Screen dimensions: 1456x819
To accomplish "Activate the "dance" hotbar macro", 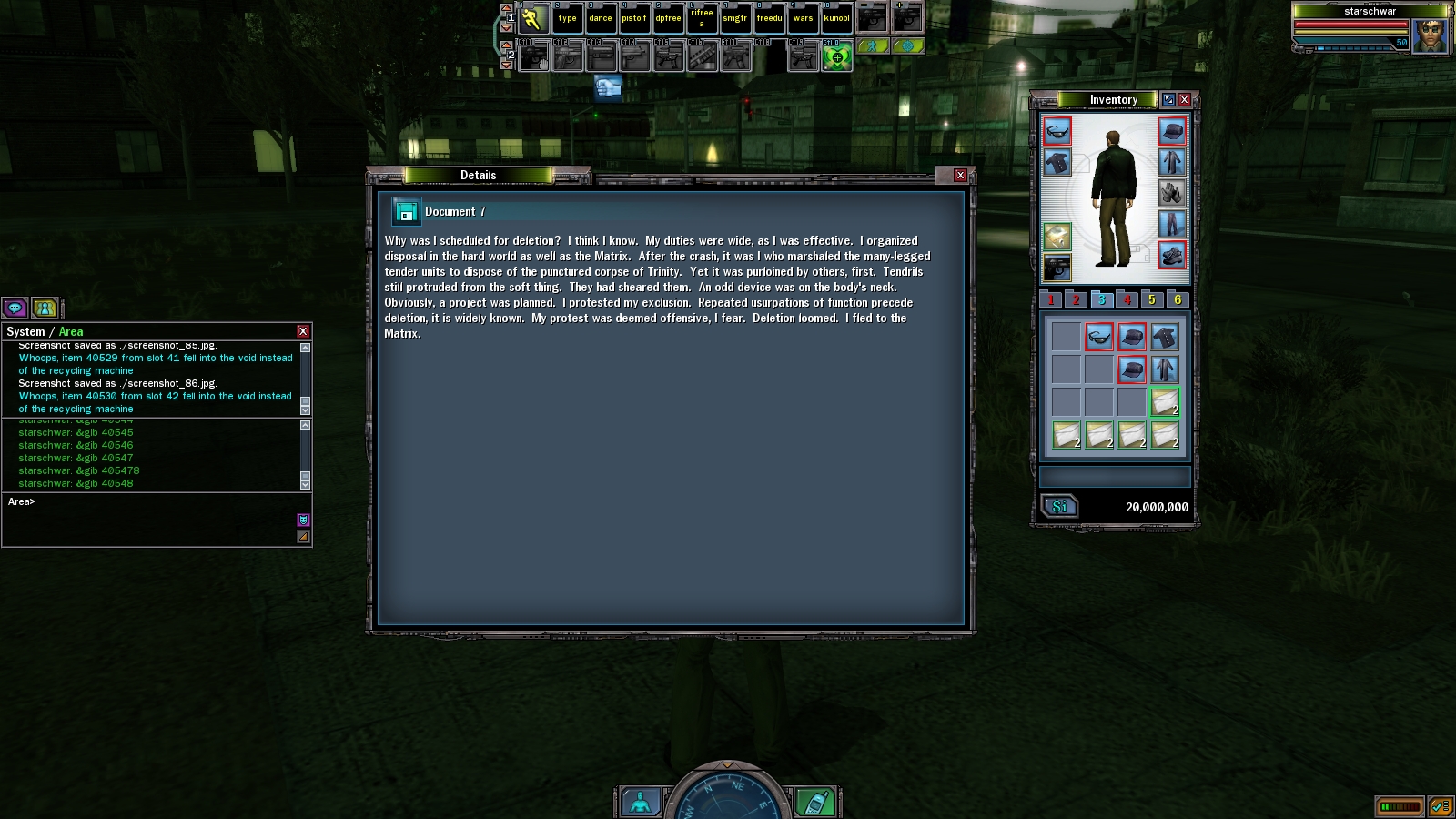I will pyautogui.click(x=601, y=18).
